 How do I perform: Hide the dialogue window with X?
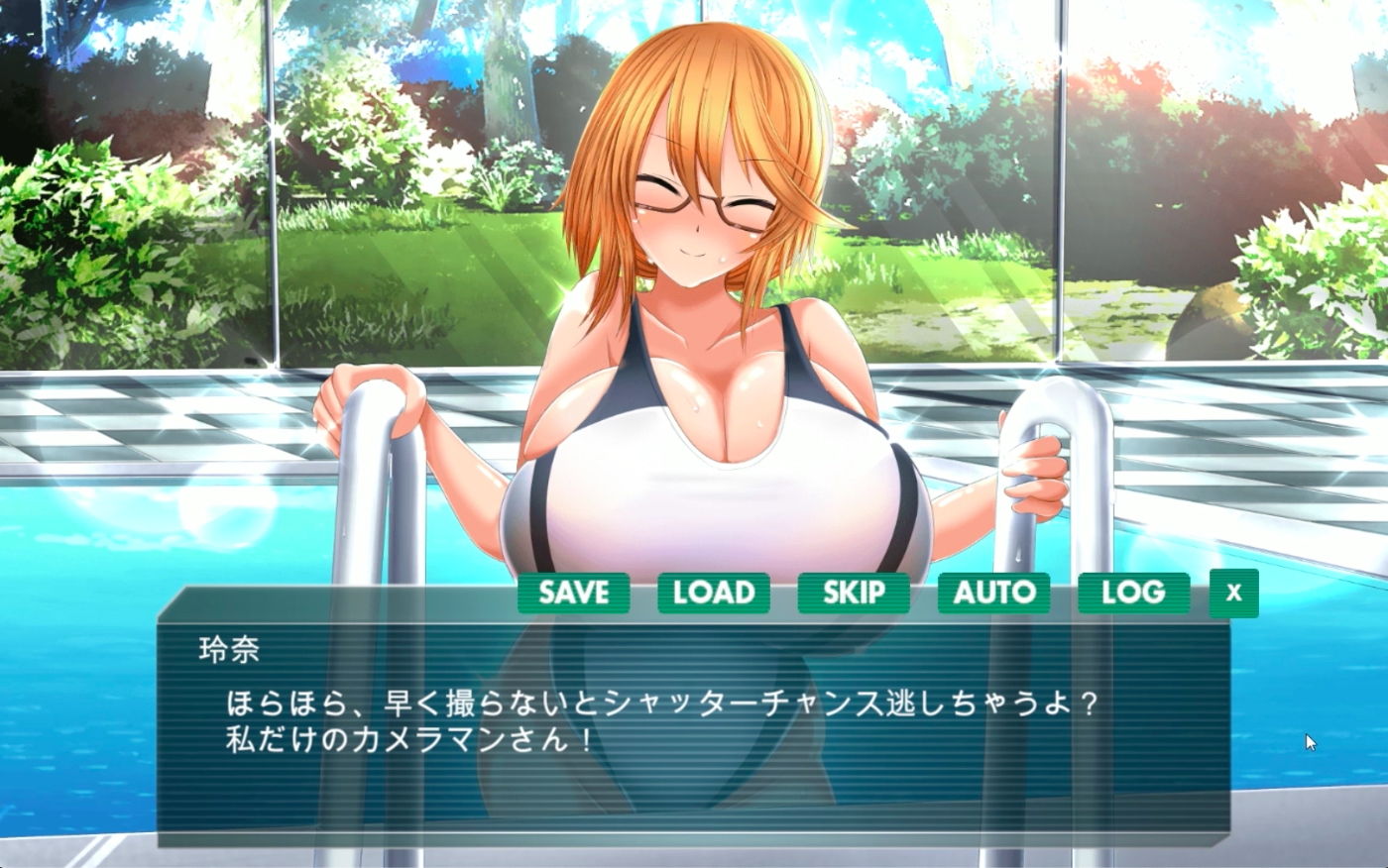tap(1232, 595)
